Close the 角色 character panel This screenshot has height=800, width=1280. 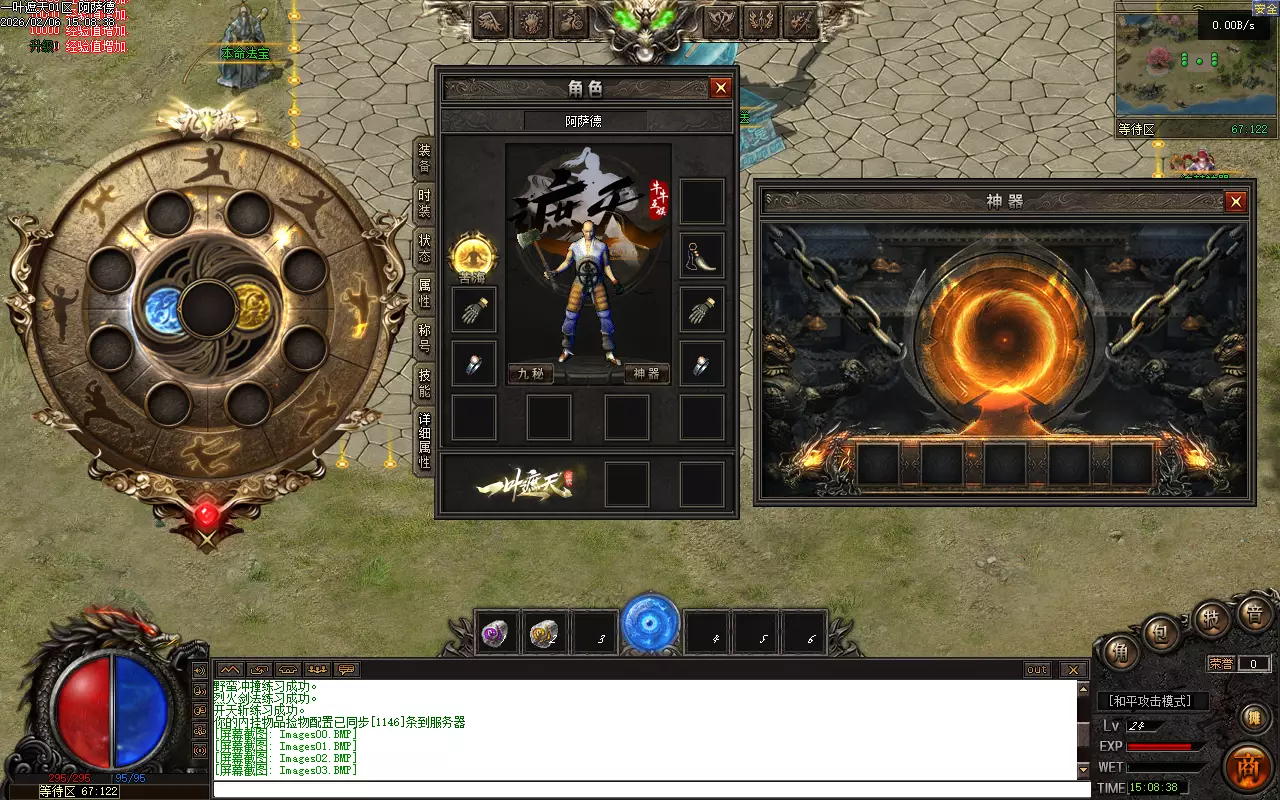pos(721,88)
